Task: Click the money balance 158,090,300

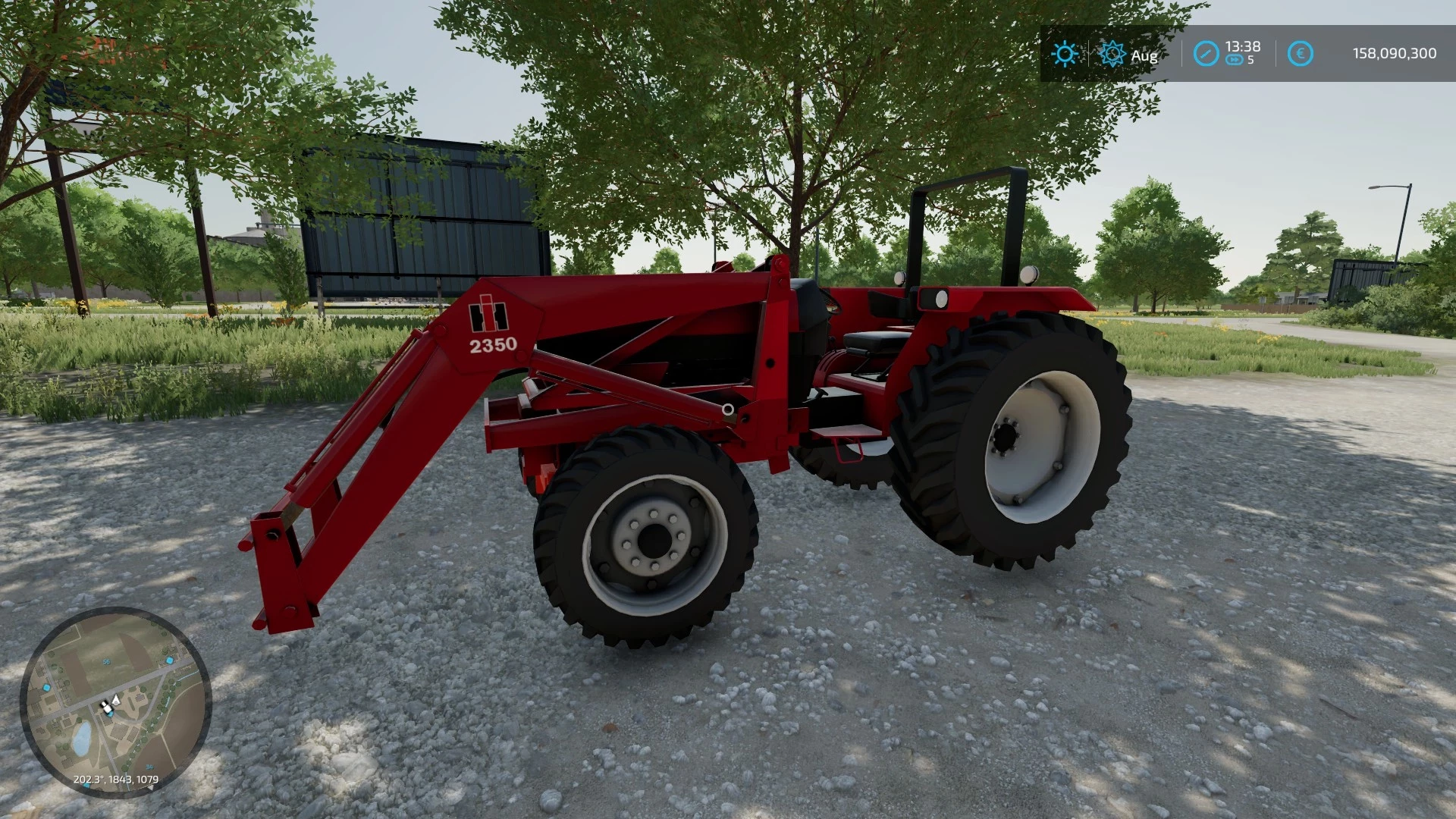Action: (1394, 52)
